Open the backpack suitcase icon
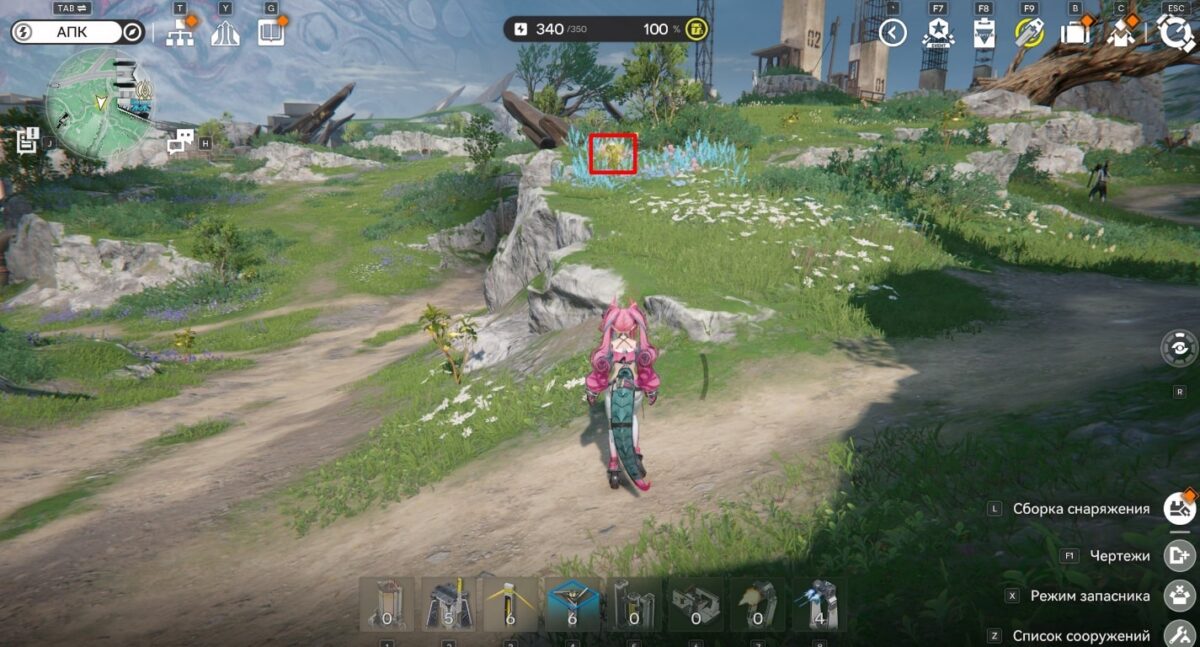The width and height of the screenshot is (1200, 647). [x=1075, y=33]
